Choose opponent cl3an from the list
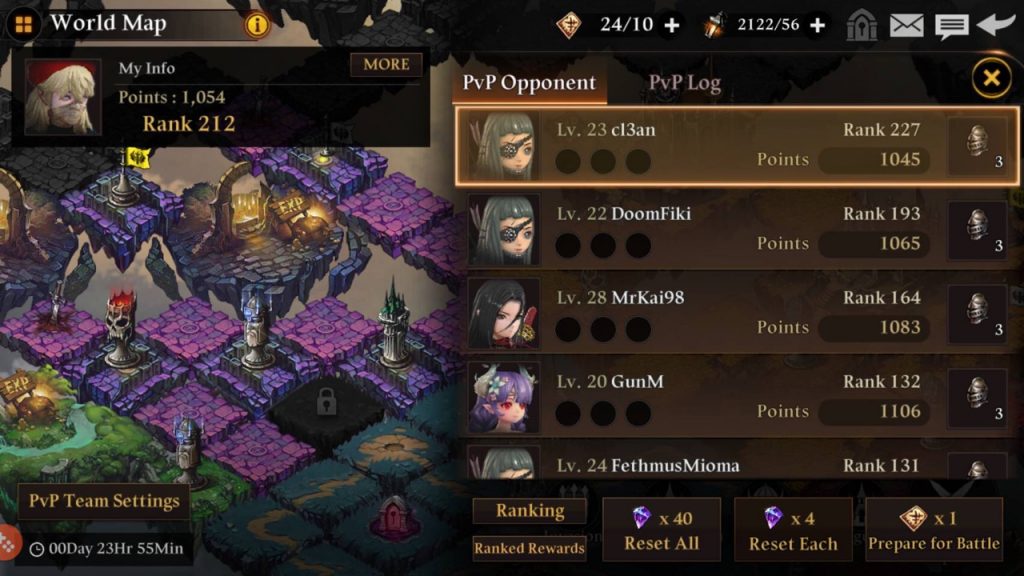1024x576 pixels. click(x=700, y=146)
